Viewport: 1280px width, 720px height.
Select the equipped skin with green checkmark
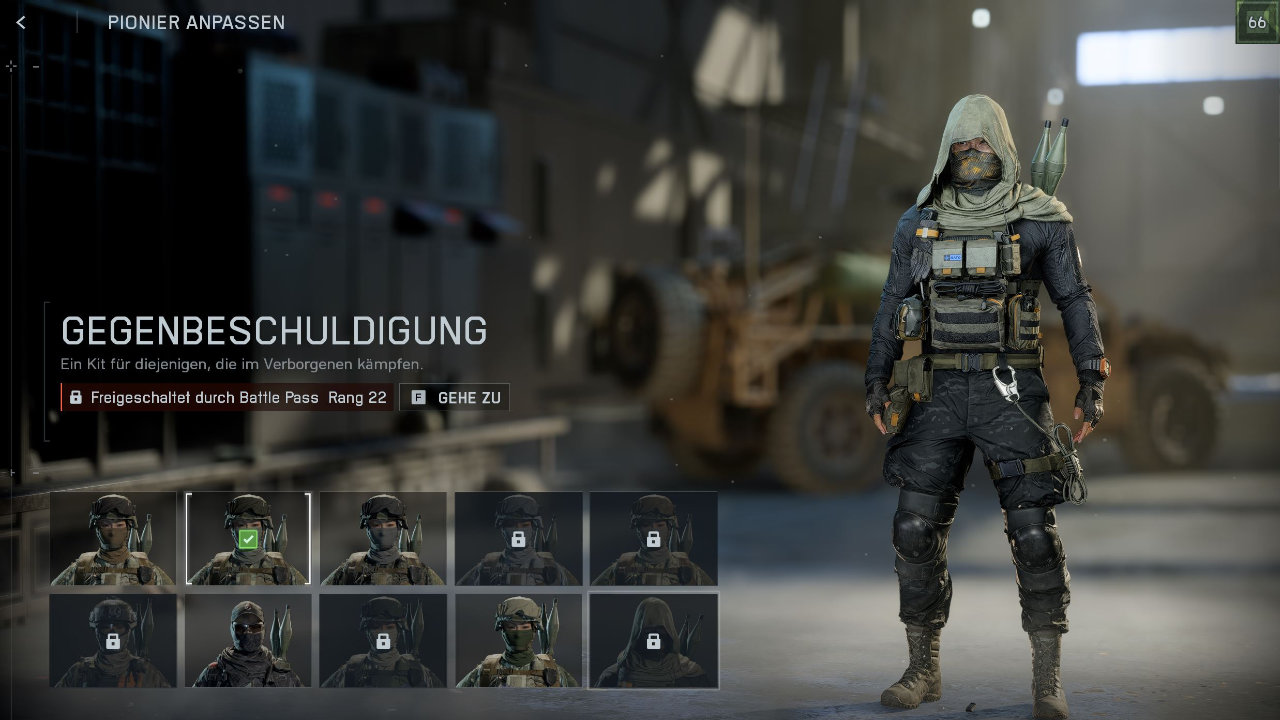(x=248, y=538)
